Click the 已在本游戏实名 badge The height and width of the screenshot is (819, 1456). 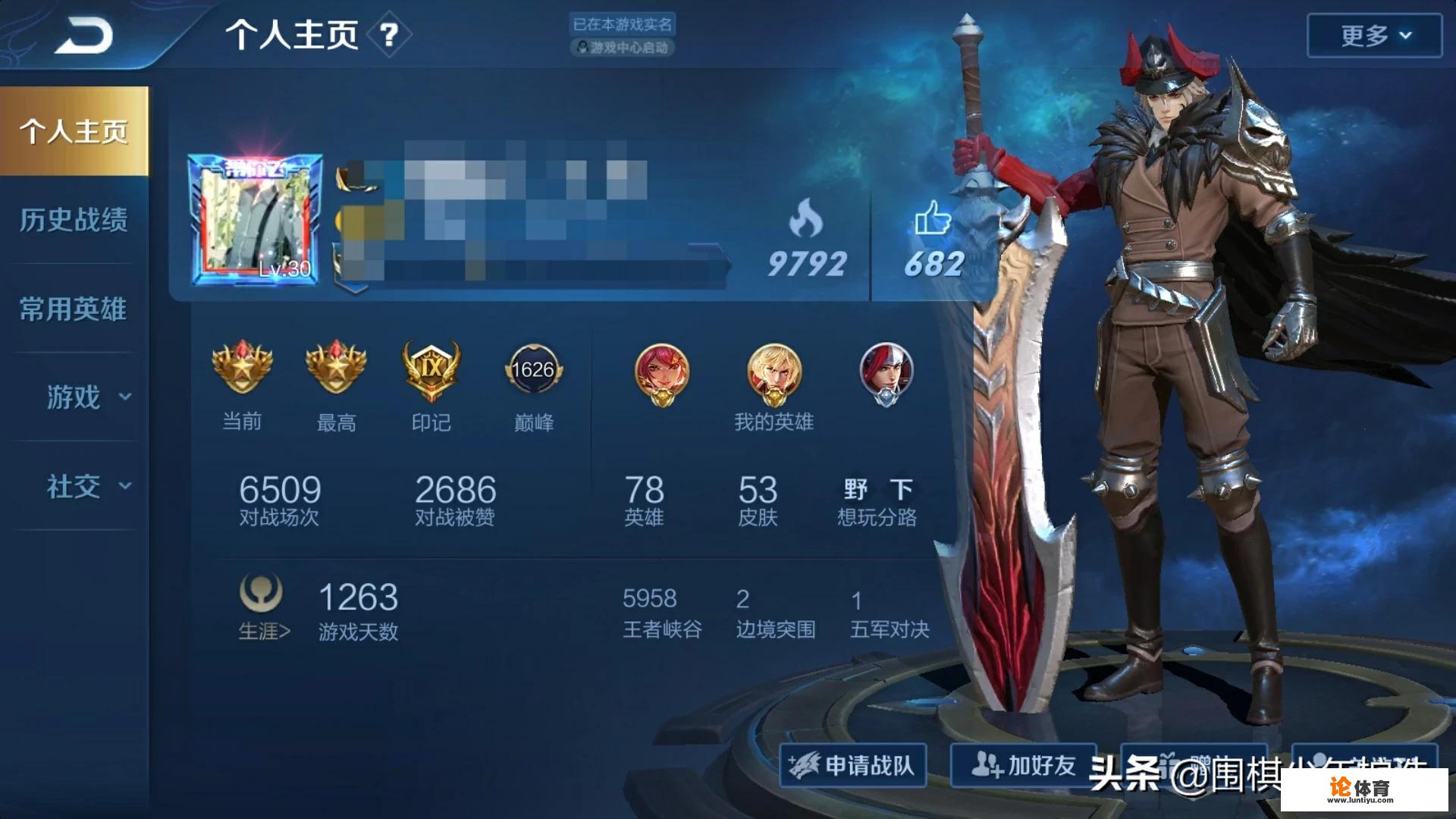(623, 23)
